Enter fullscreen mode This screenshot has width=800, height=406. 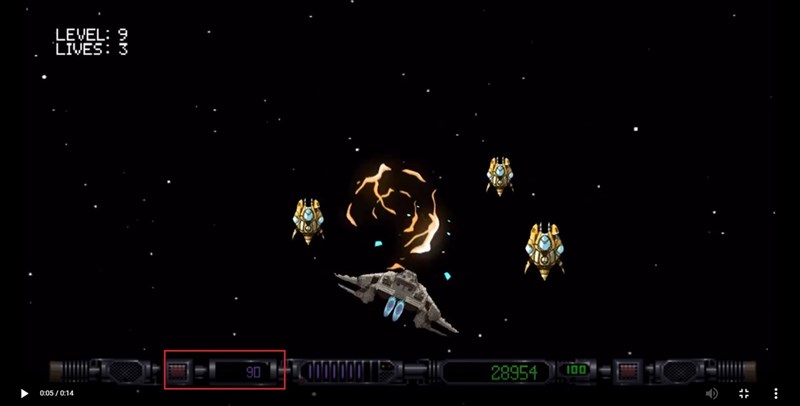tap(743, 393)
